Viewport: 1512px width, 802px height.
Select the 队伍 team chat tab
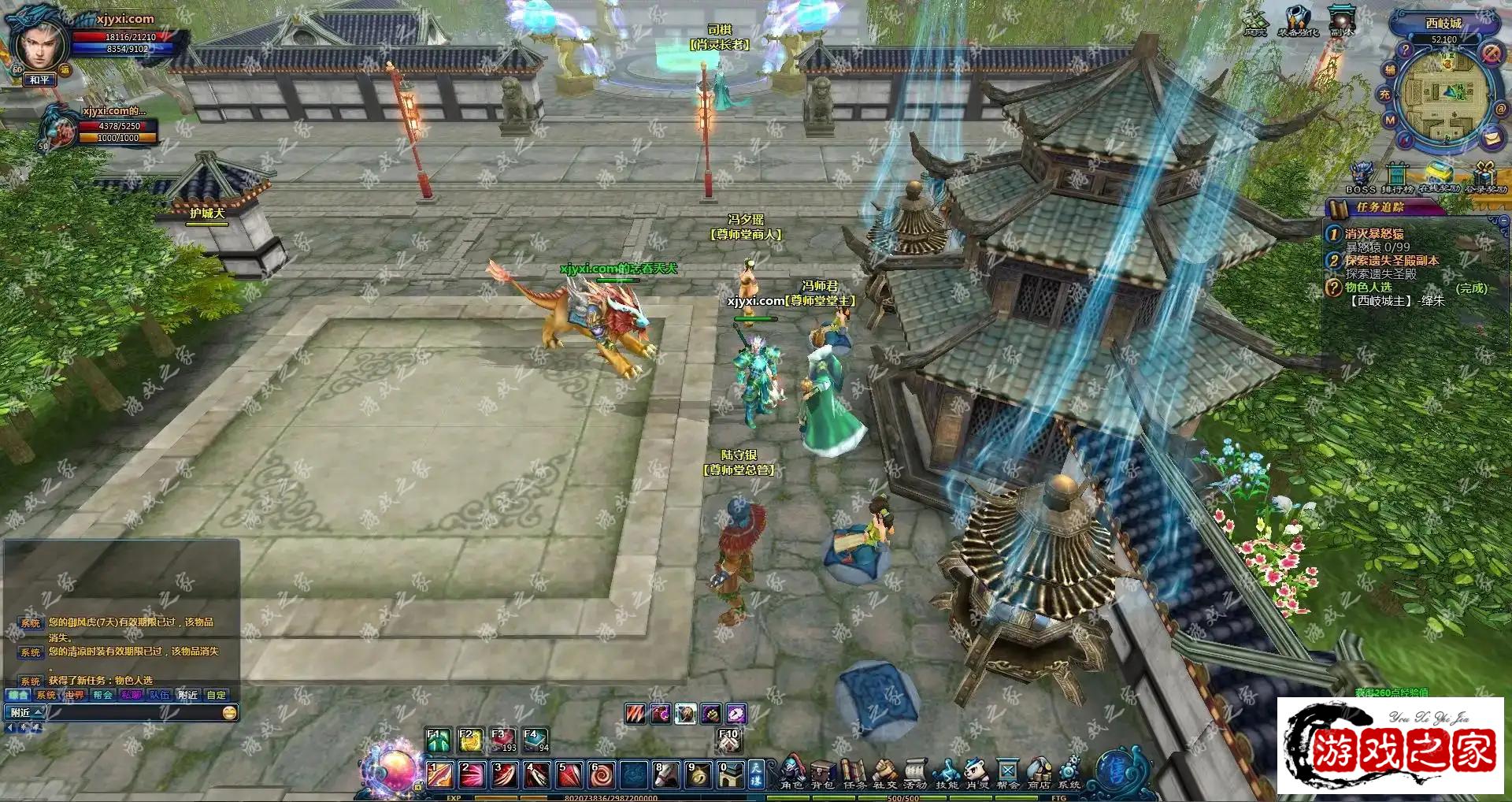(x=159, y=695)
